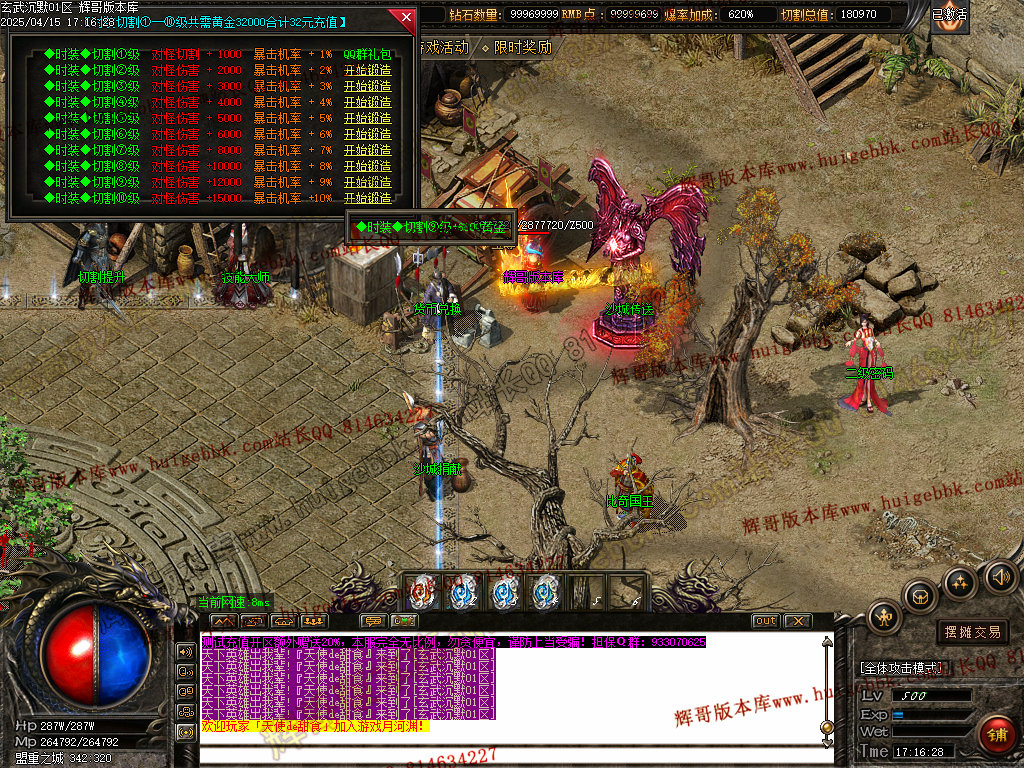Open the four-pointed star round button
The image size is (1024, 768).
click(961, 582)
